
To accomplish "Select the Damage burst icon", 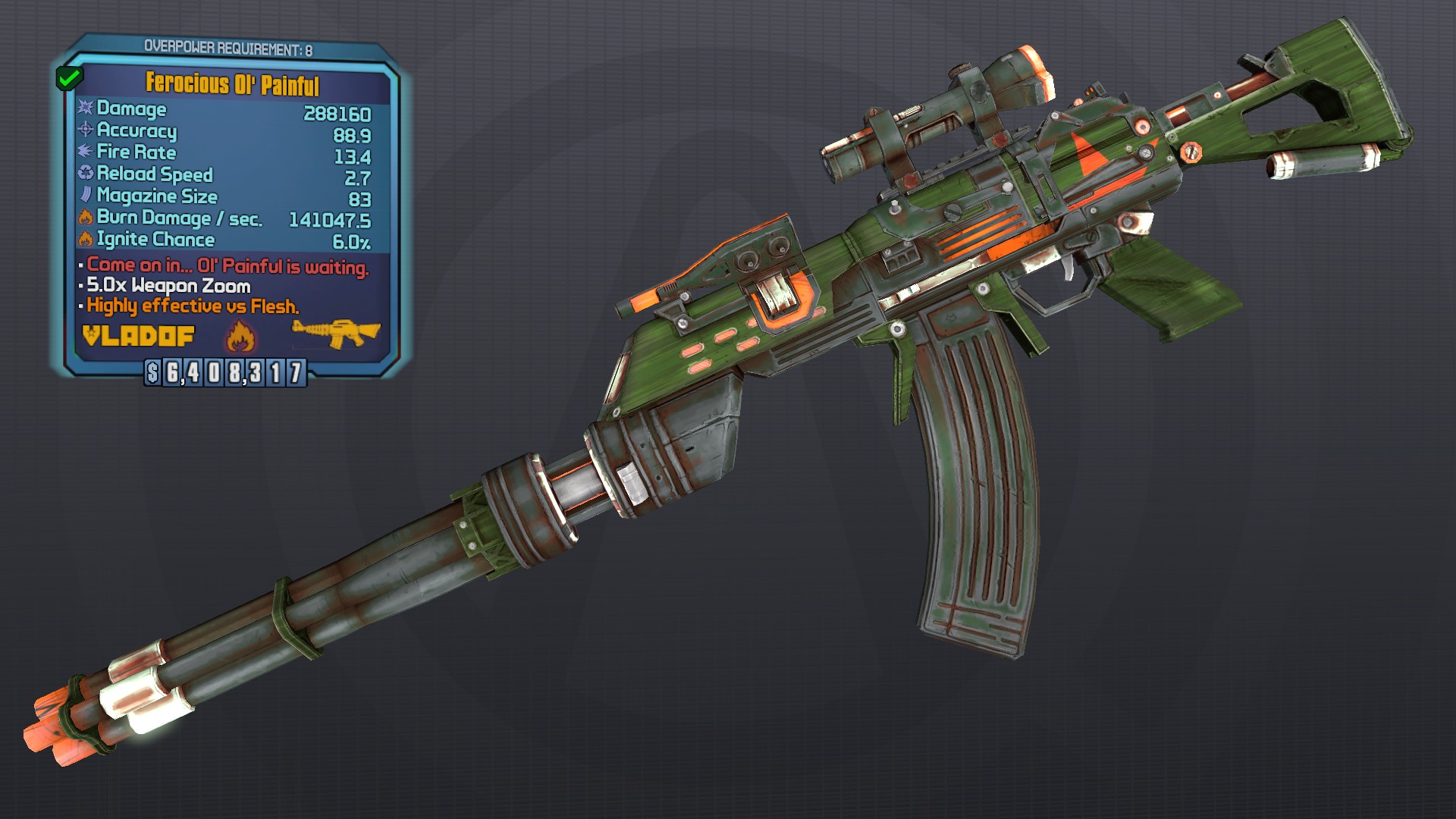I will click(84, 110).
